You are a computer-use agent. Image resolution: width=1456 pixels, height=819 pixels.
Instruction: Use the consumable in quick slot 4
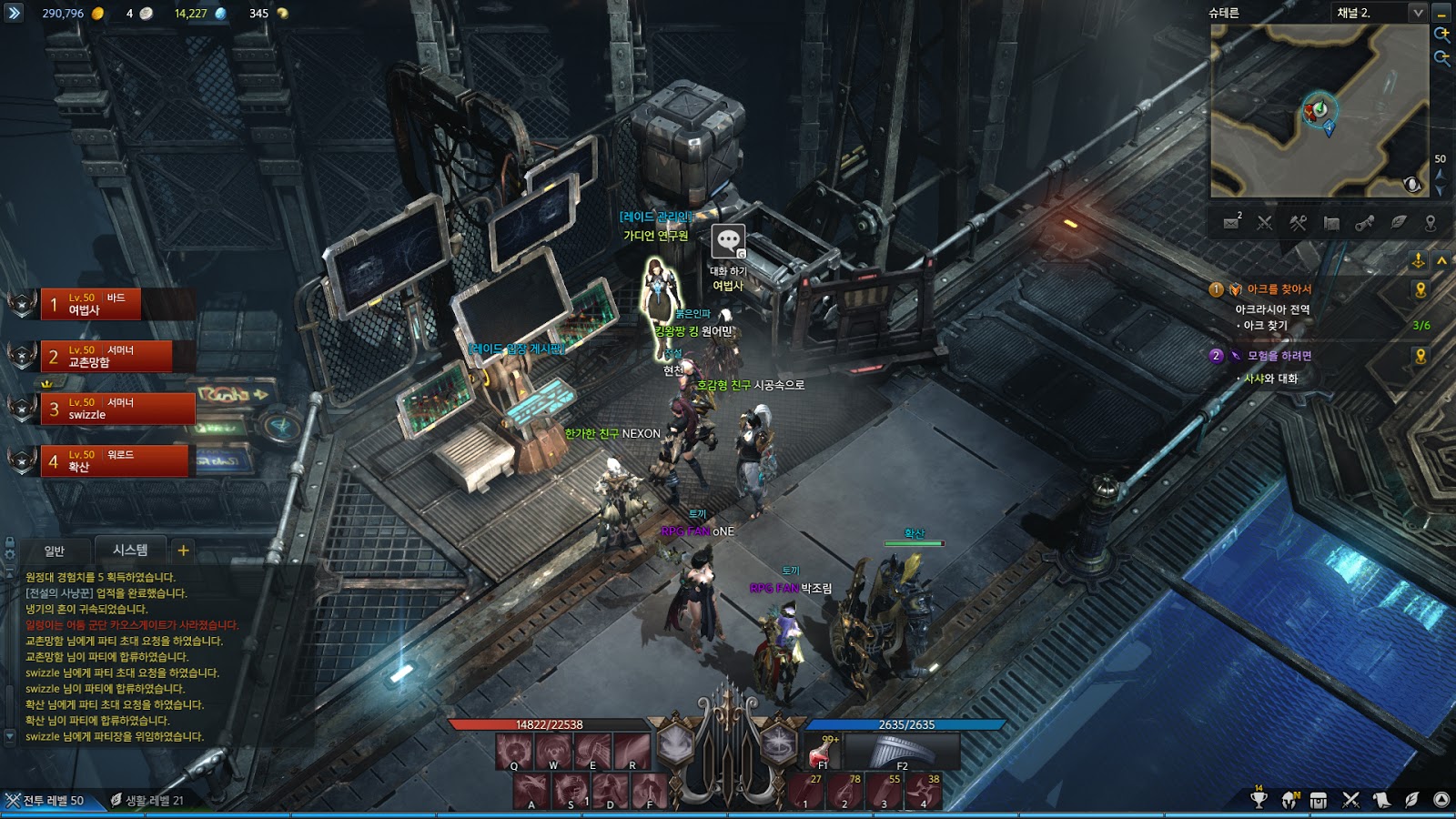[923, 792]
